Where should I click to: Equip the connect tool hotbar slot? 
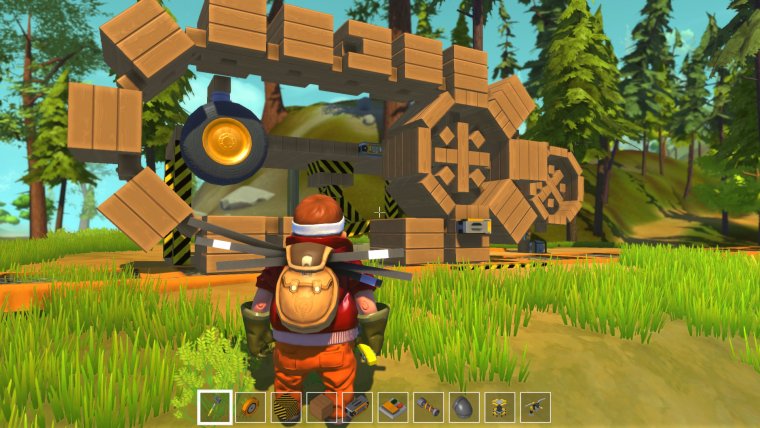pyautogui.click(x=535, y=407)
